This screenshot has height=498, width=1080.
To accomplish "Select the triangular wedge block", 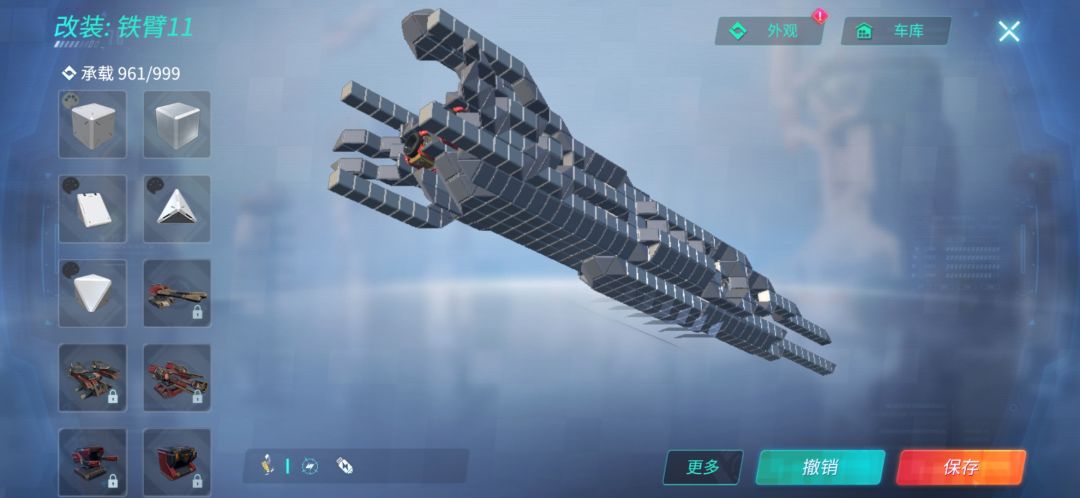I will pyautogui.click(x=177, y=209).
